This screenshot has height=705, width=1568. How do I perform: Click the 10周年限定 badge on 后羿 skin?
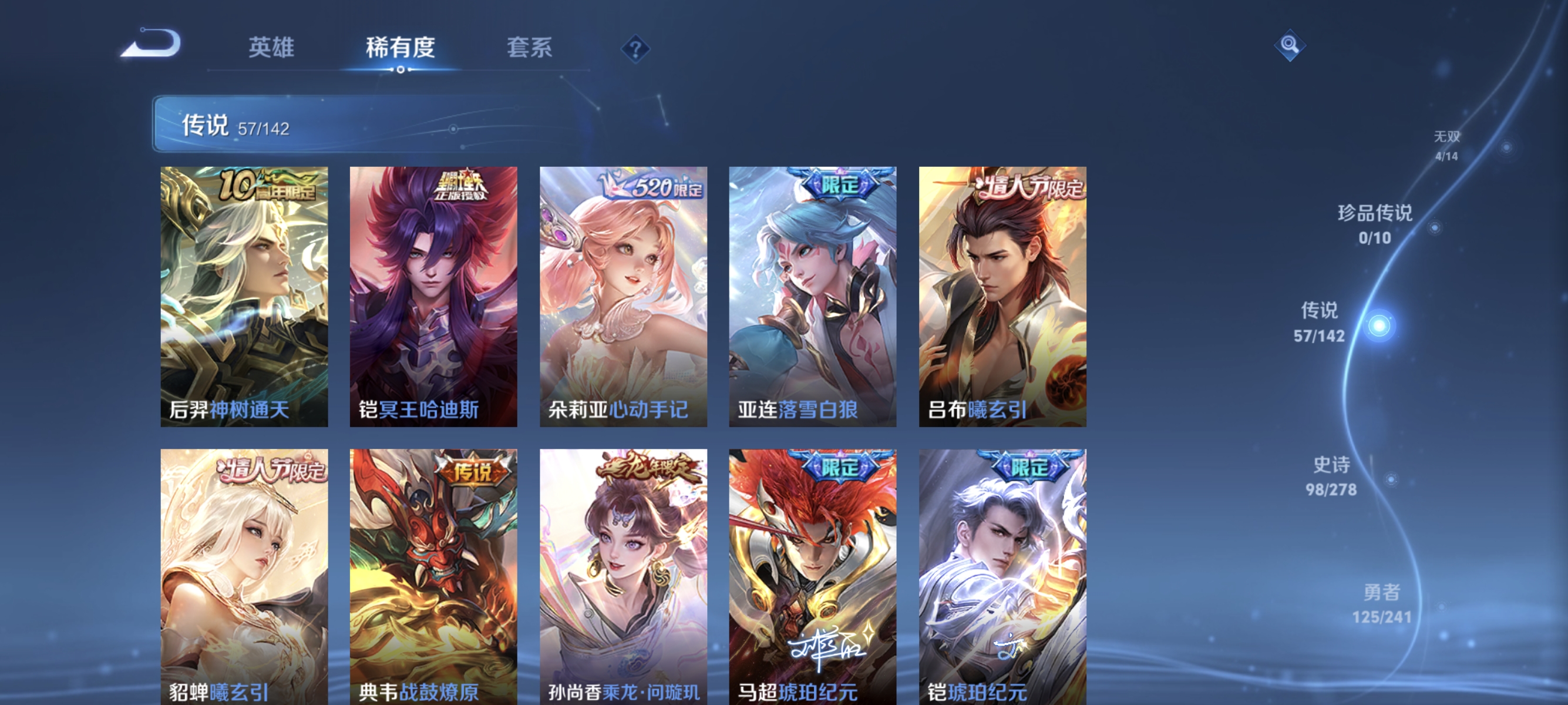(264, 186)
